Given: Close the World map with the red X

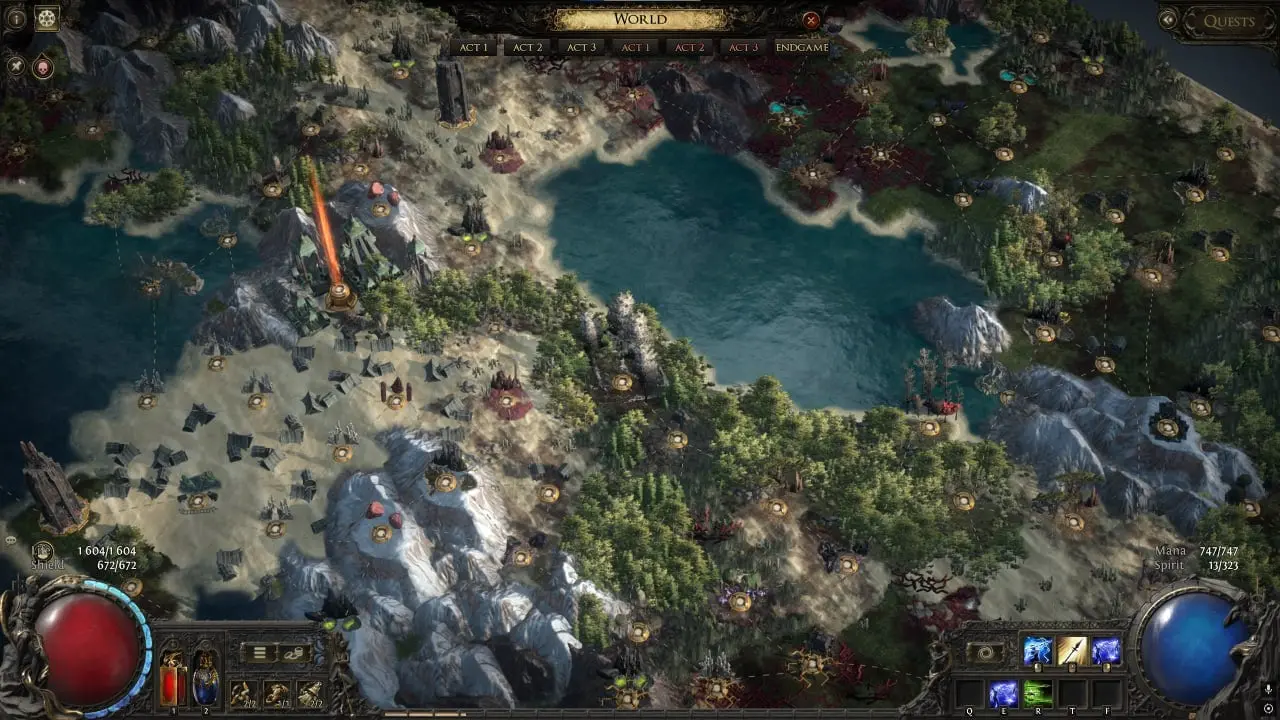Looking at the screenshot, I should tap(810, 21).
